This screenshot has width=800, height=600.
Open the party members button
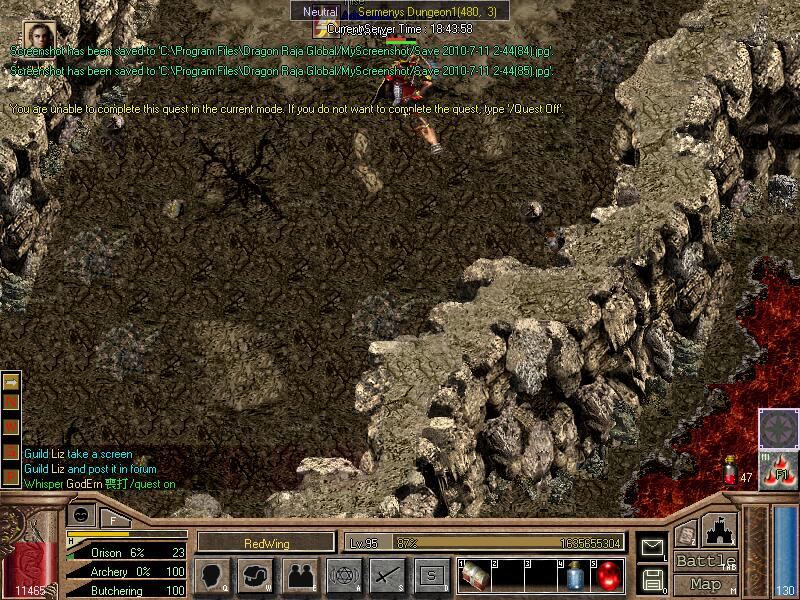click(300, 574)
